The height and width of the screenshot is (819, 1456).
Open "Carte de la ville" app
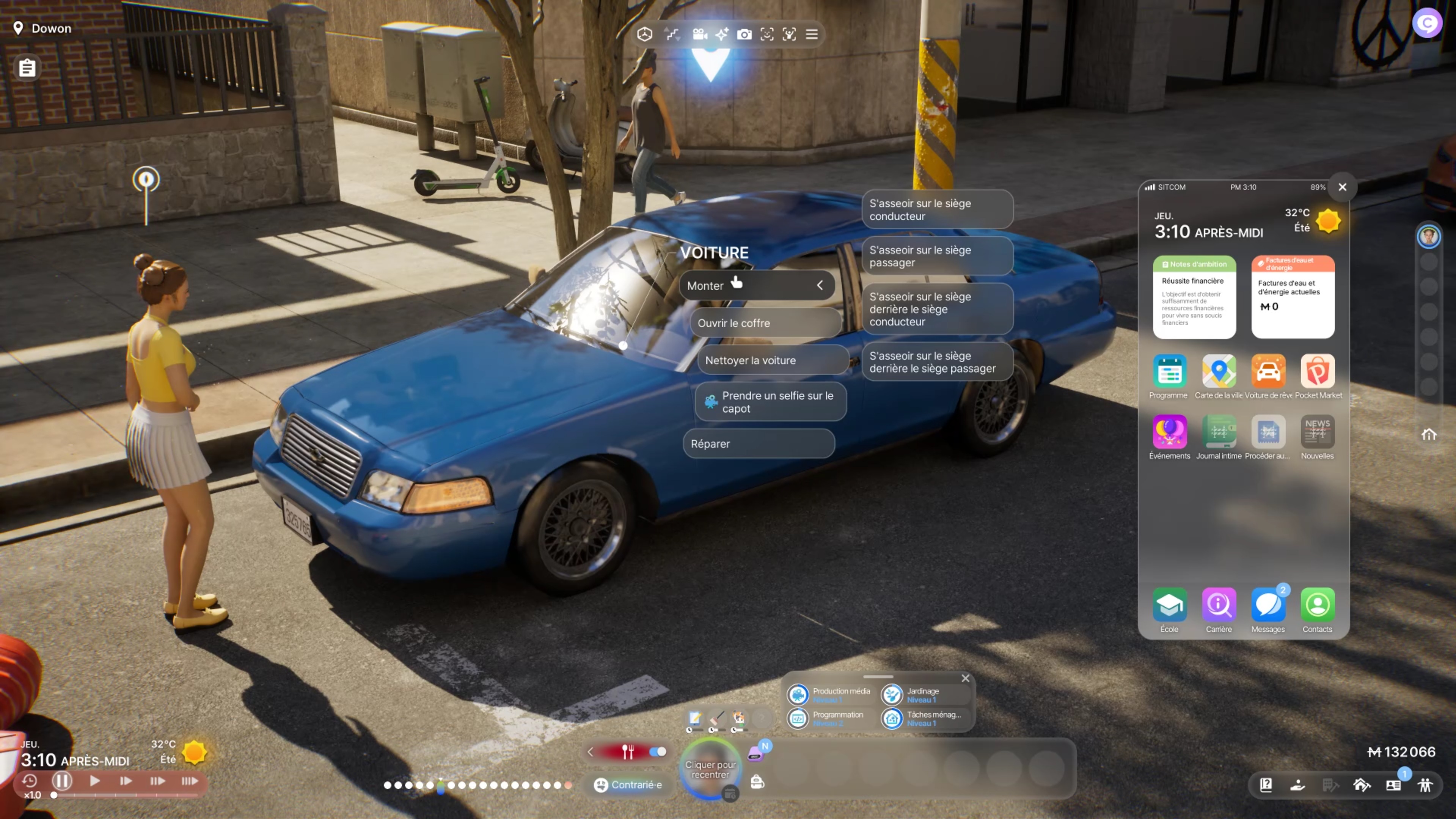click(1219, 372)
